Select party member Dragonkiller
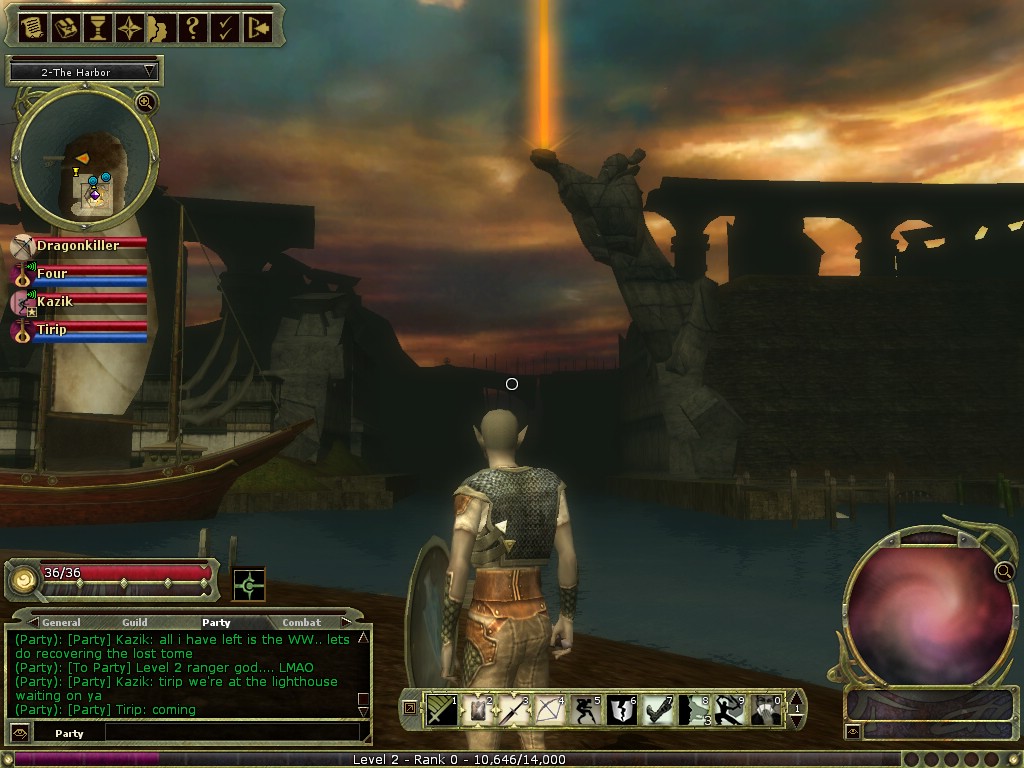 click(x=78, y=245)
